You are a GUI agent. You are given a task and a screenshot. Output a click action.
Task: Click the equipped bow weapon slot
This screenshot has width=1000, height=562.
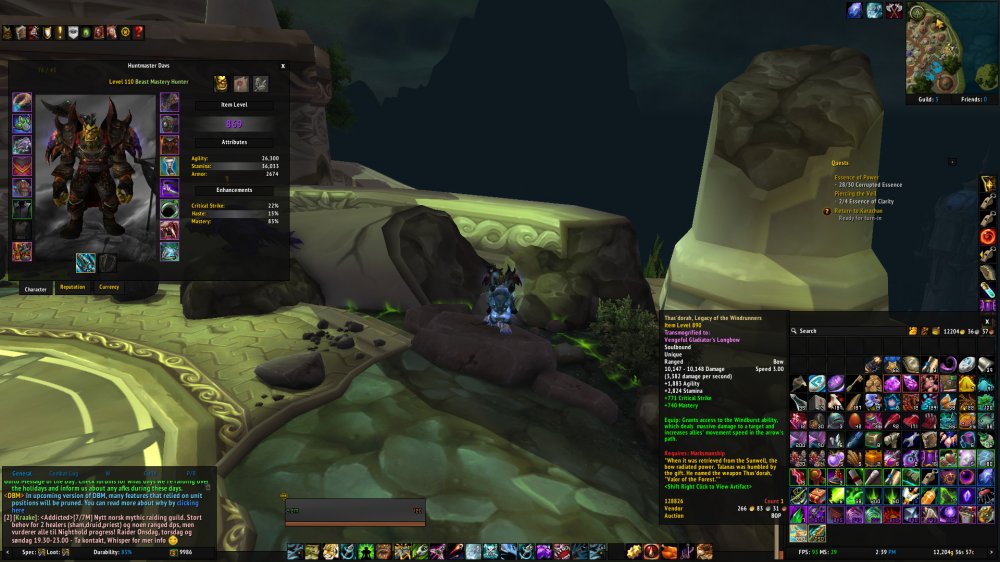[86, 262]
